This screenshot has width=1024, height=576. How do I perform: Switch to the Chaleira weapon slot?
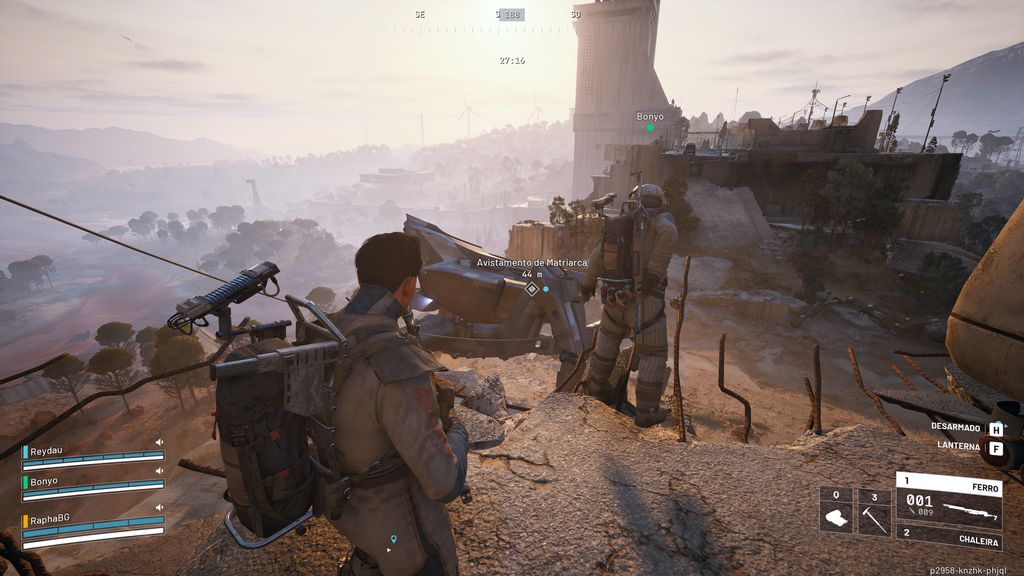click(x=948, y=540)
